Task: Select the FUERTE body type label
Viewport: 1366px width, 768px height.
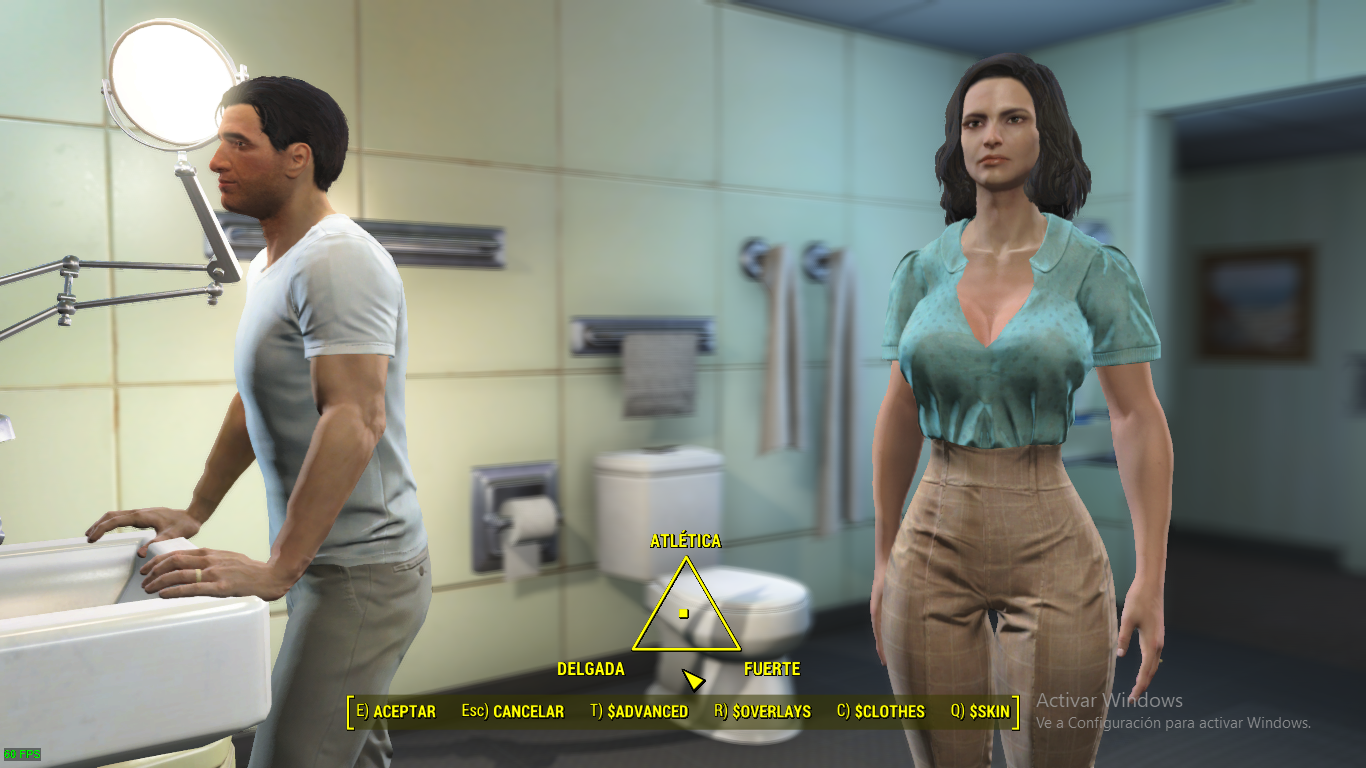Action: coord(772,669)
